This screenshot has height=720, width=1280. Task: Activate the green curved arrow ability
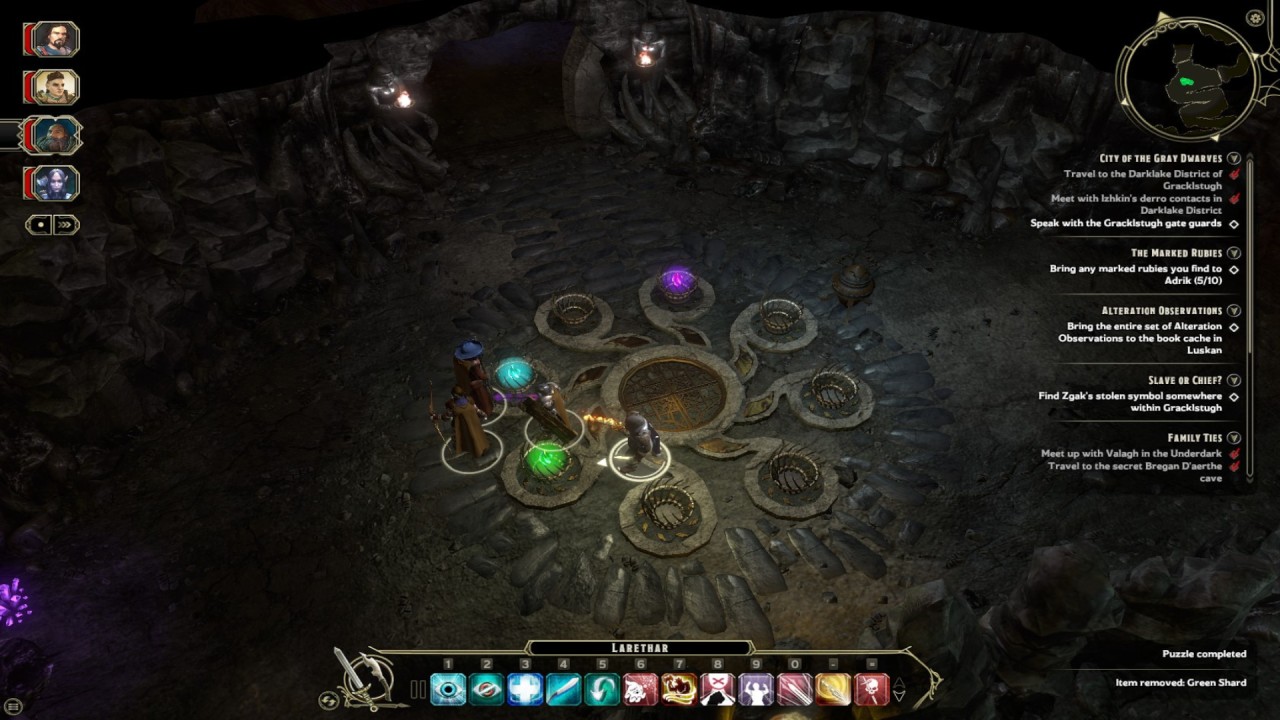(x=602, y=689)
